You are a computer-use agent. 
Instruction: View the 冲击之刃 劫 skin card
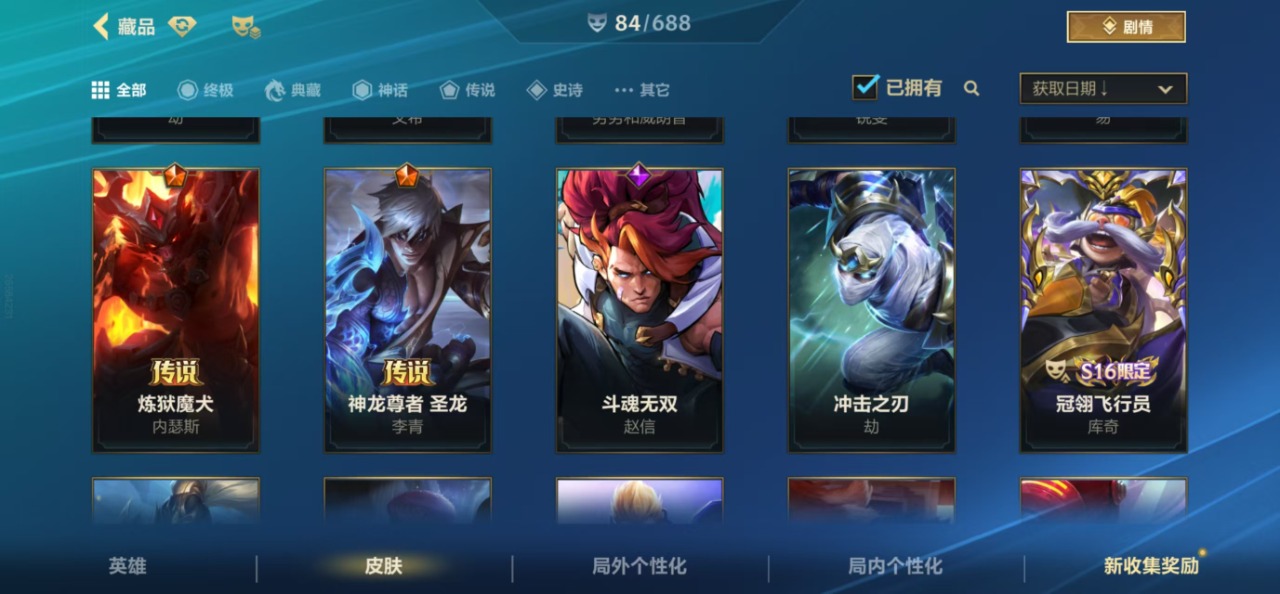point(872,310)
